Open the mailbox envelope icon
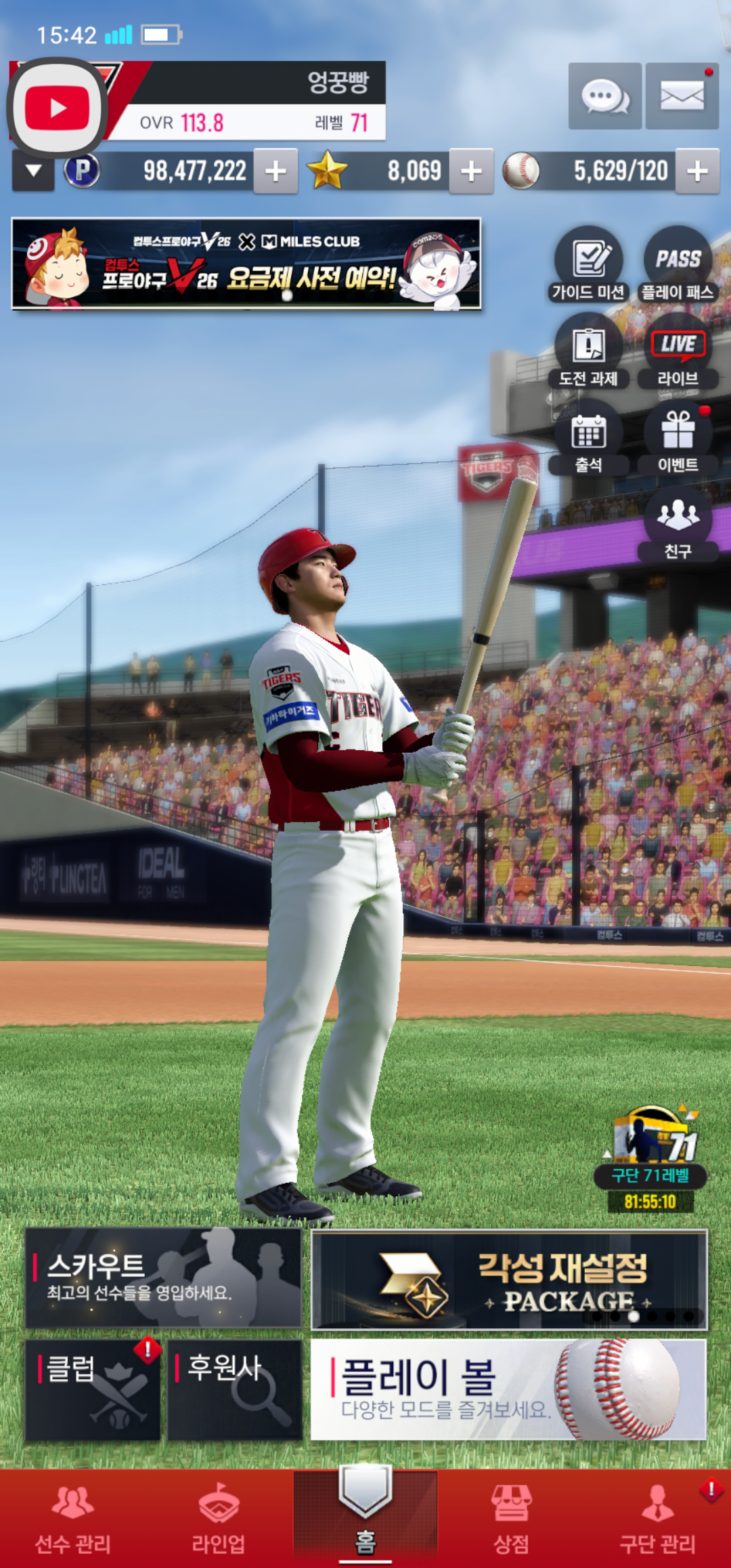The image size is (731, 1568). 682,96
